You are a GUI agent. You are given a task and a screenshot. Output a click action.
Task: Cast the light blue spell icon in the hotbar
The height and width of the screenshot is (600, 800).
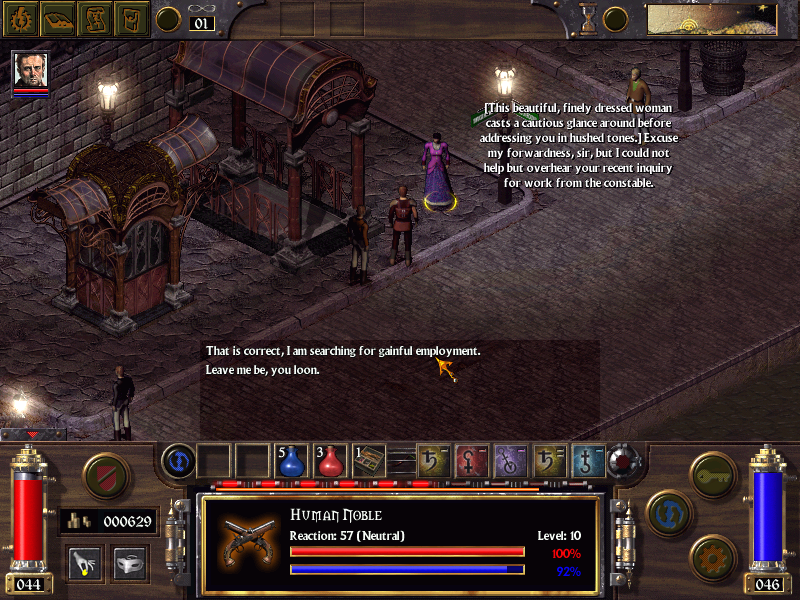[588, 460]
